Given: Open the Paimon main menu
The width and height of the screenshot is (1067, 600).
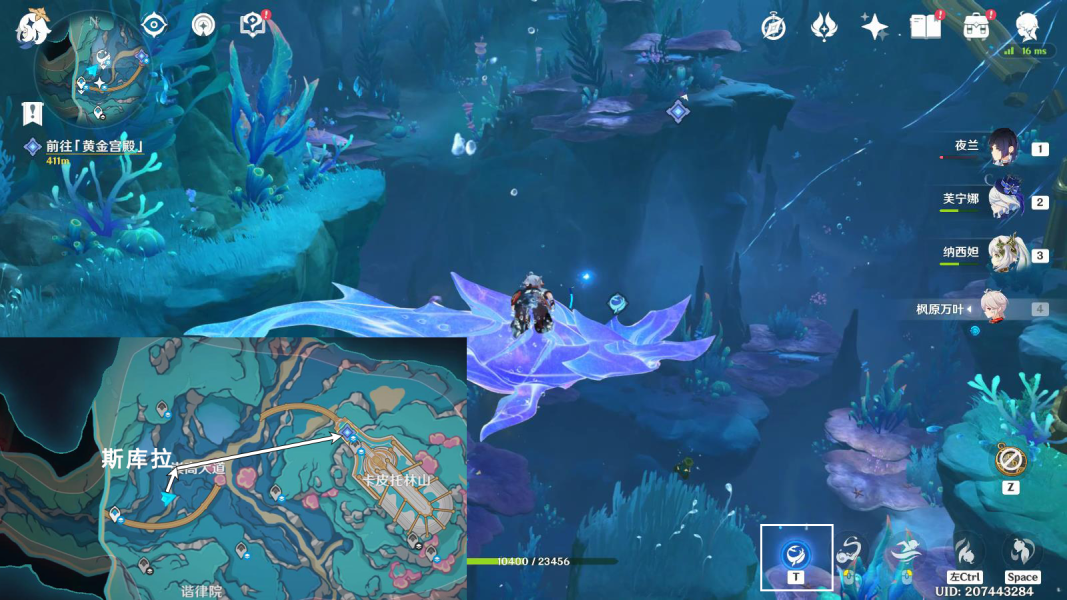Looking at the screenshot, I should coord(32,28).
